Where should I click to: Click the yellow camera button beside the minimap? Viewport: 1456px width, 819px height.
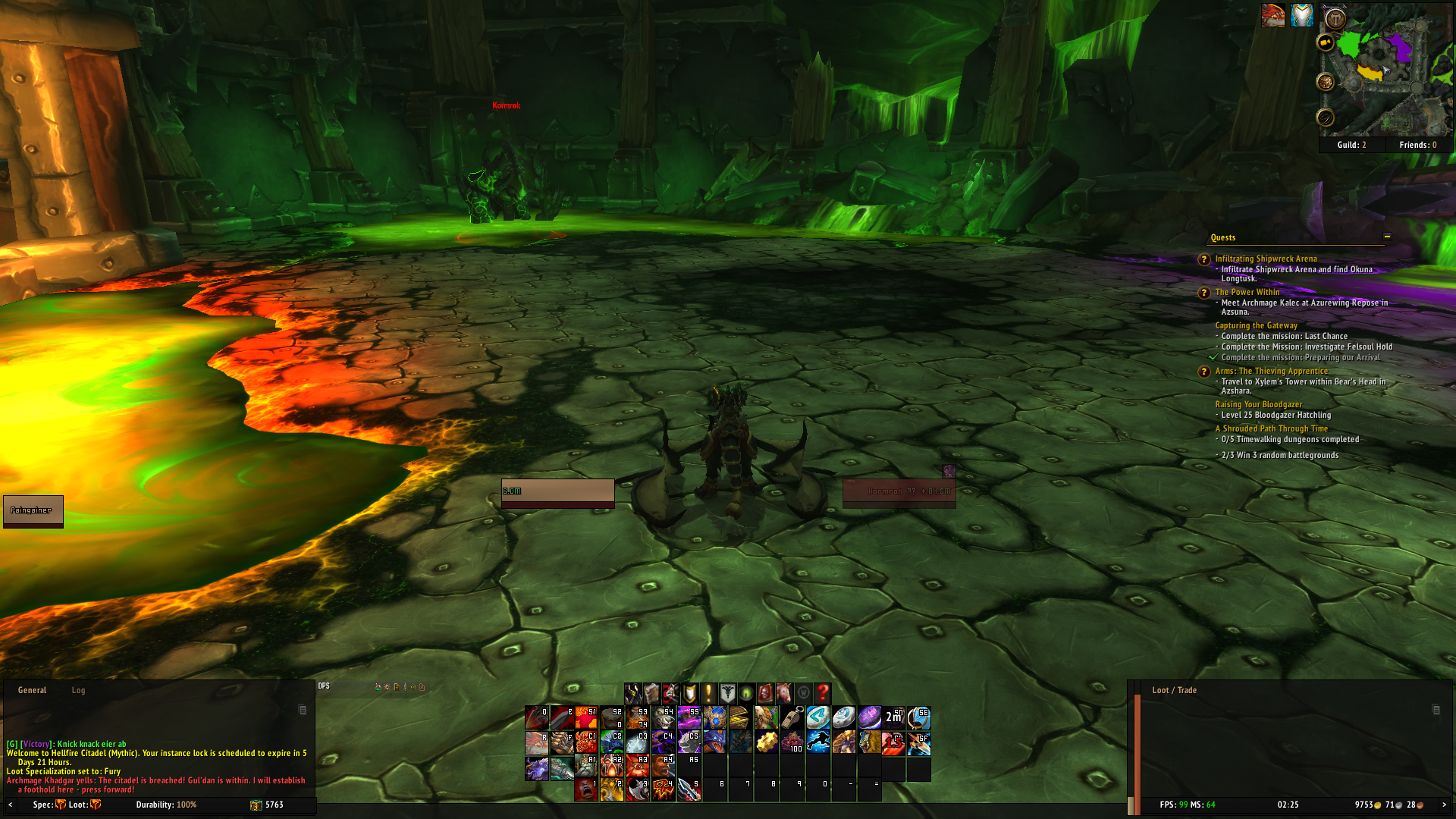click(1326, 43)
